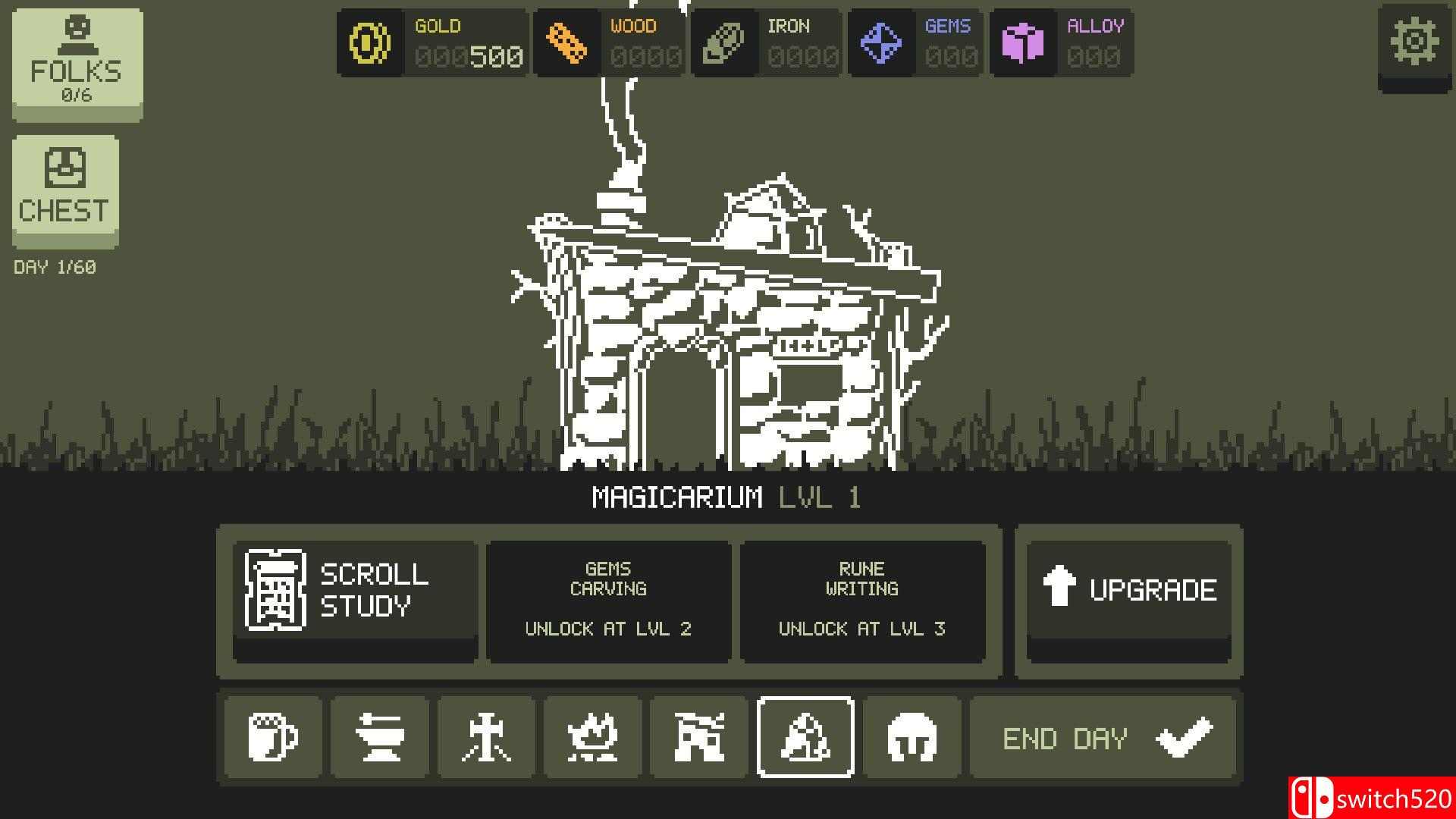Select the tavern mug building icon
Image resolution: width=1456 pixels, height=819 pixels.
coord(273,736)
